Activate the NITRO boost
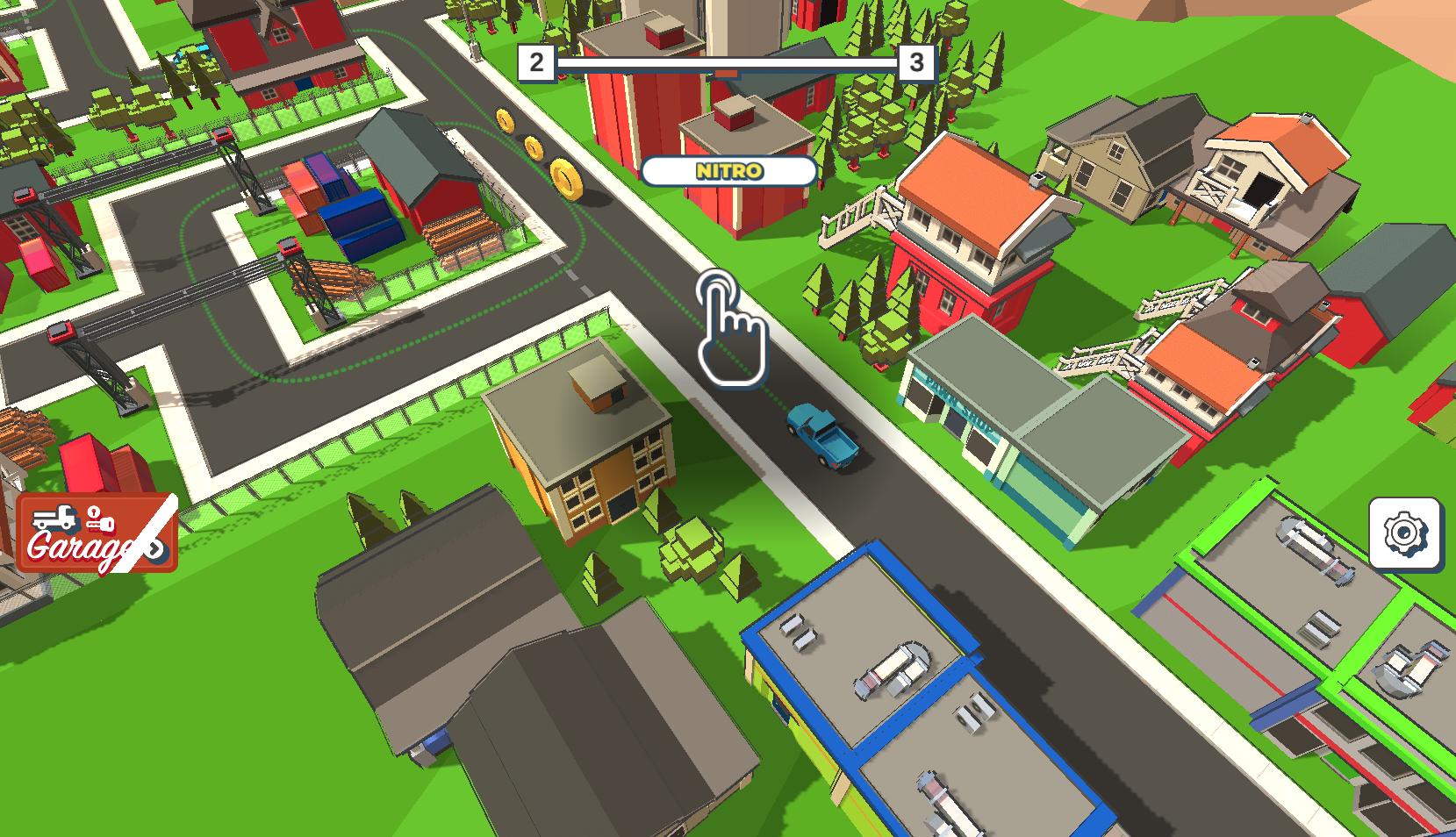The height and width of the screenshot is (837, 1456). pyautogui.click(x=731, y=171)
